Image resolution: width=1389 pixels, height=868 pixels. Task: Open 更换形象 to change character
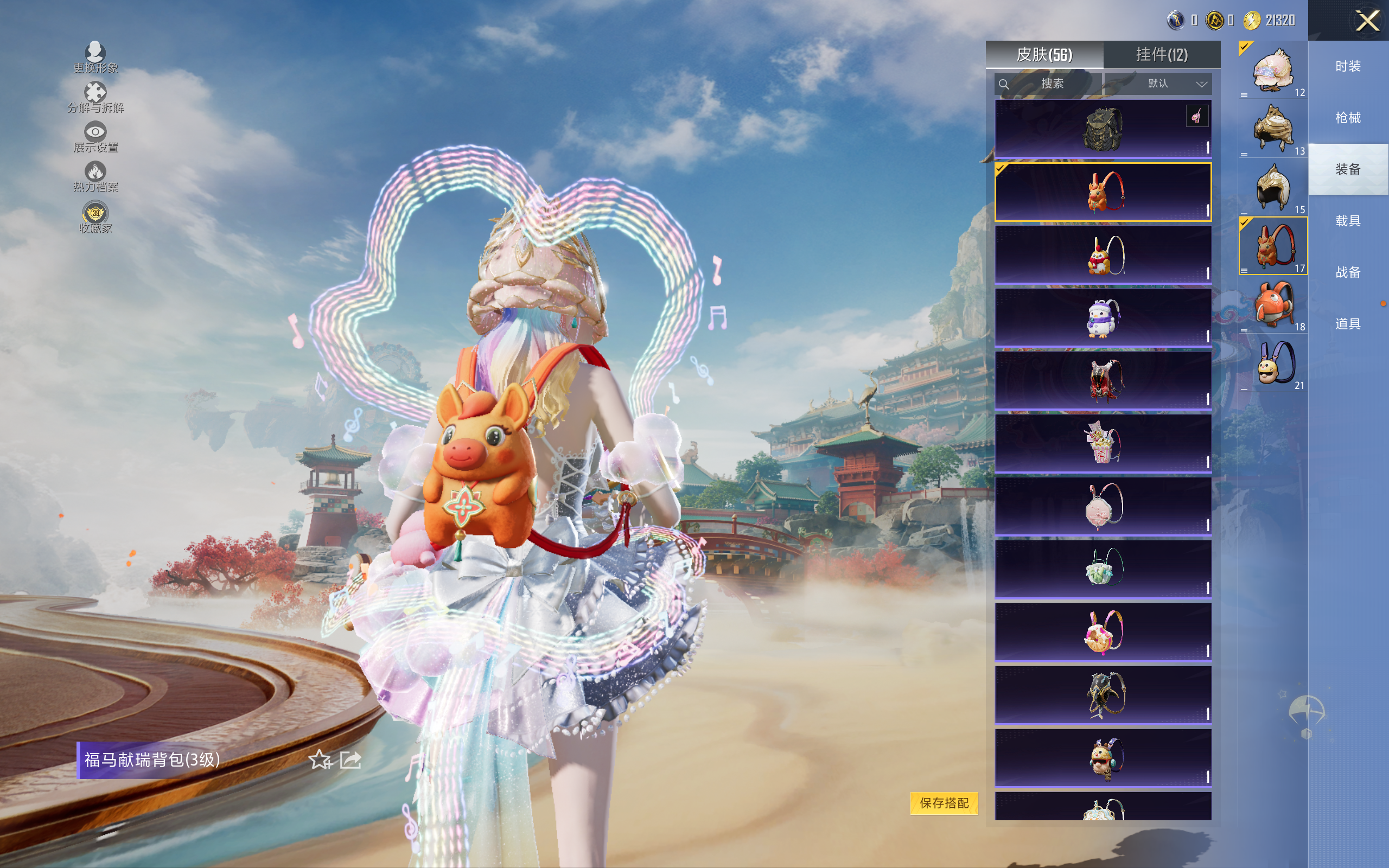pyautogui.click(x=95, y=58)
